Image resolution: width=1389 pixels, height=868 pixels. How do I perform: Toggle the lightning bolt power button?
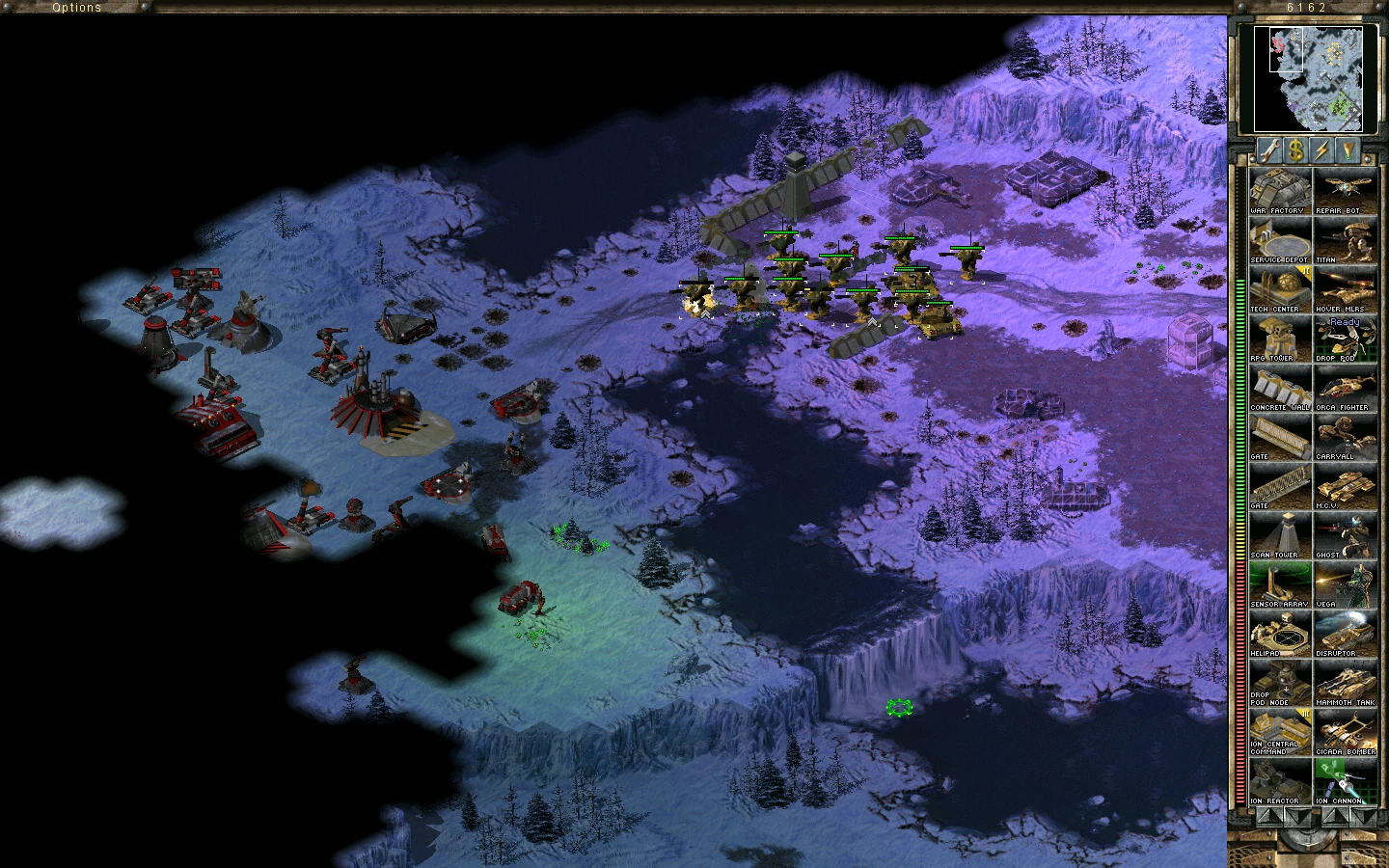1321,150
